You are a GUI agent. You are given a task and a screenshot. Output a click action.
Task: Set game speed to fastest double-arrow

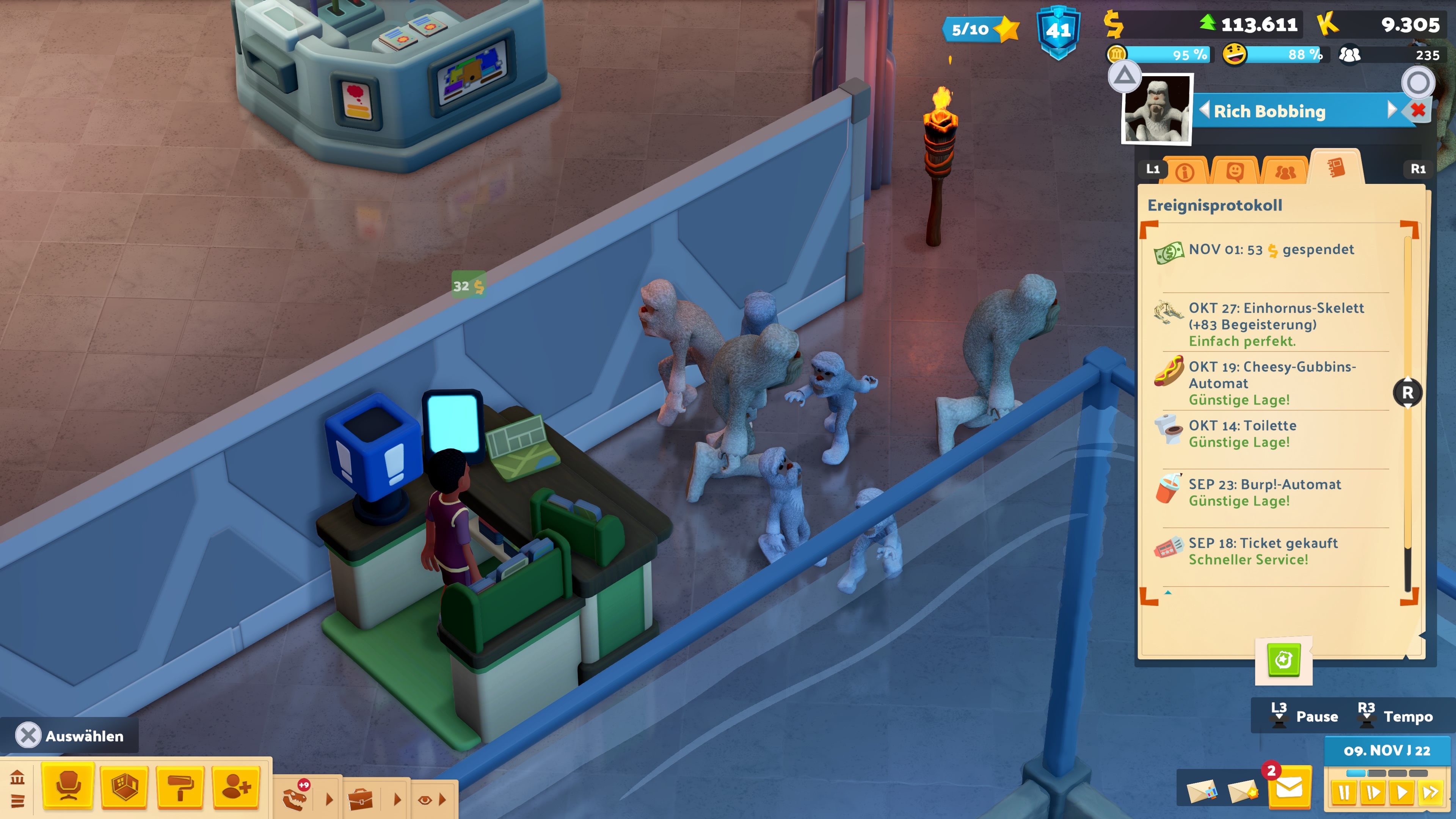[x=1431, y=793]
